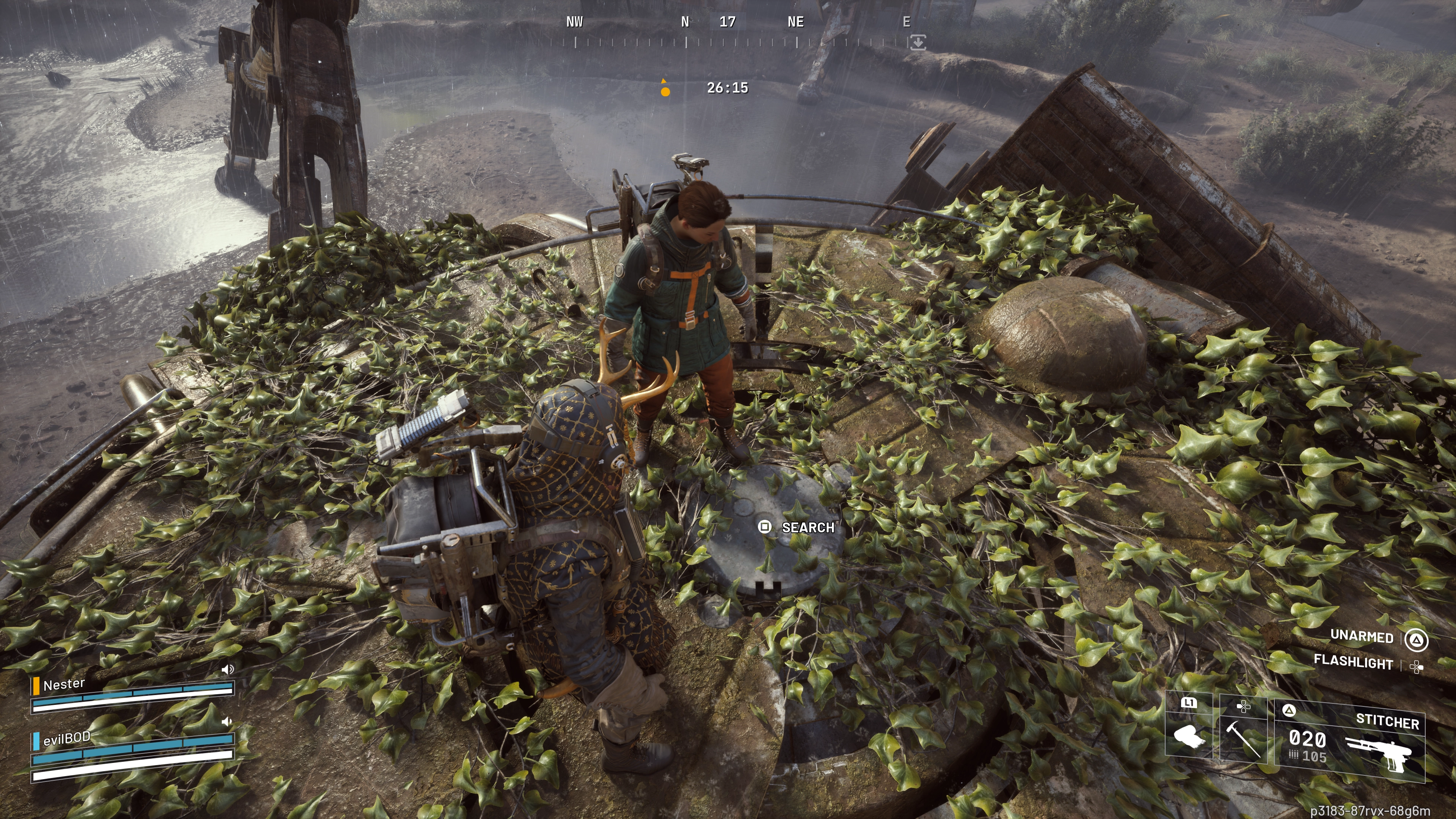This screenshot has height=819, width=1456.
Task: Select squad member Nester's name
Action: coord(64,684)
